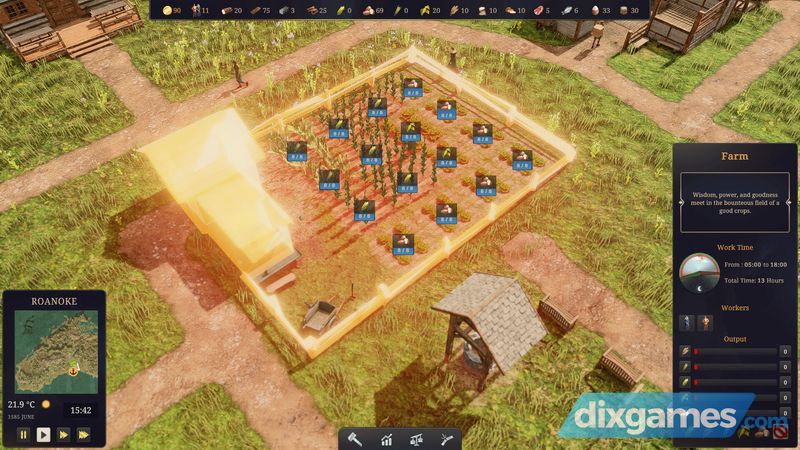Set game to normal play speed
Screen dimensions: 800x450
[x=43, y=434]
